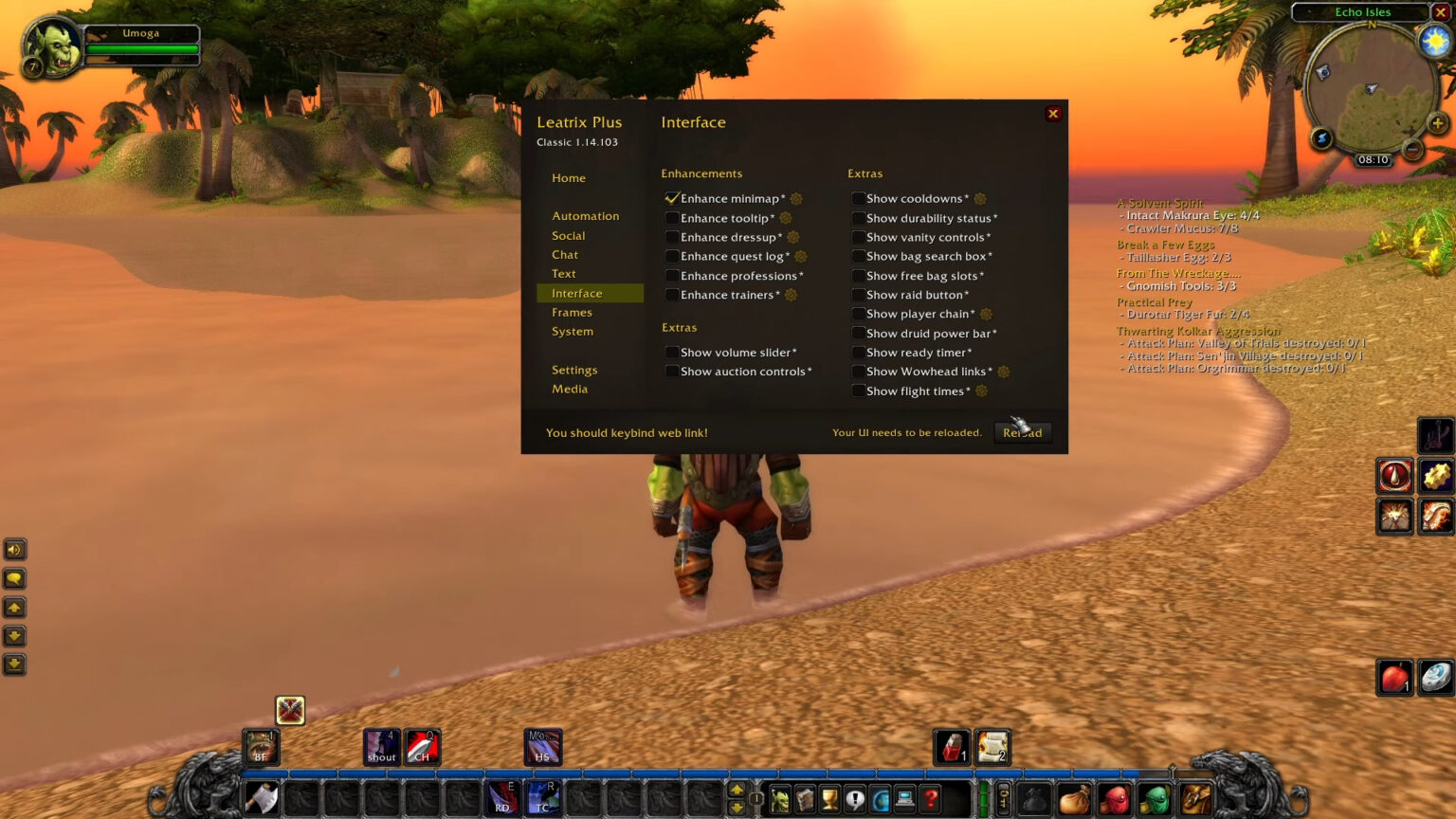Open Enhance minimap gear settings
This screenshot has height=819, width=1456.
pyautogui.click(x=796, y=199)
